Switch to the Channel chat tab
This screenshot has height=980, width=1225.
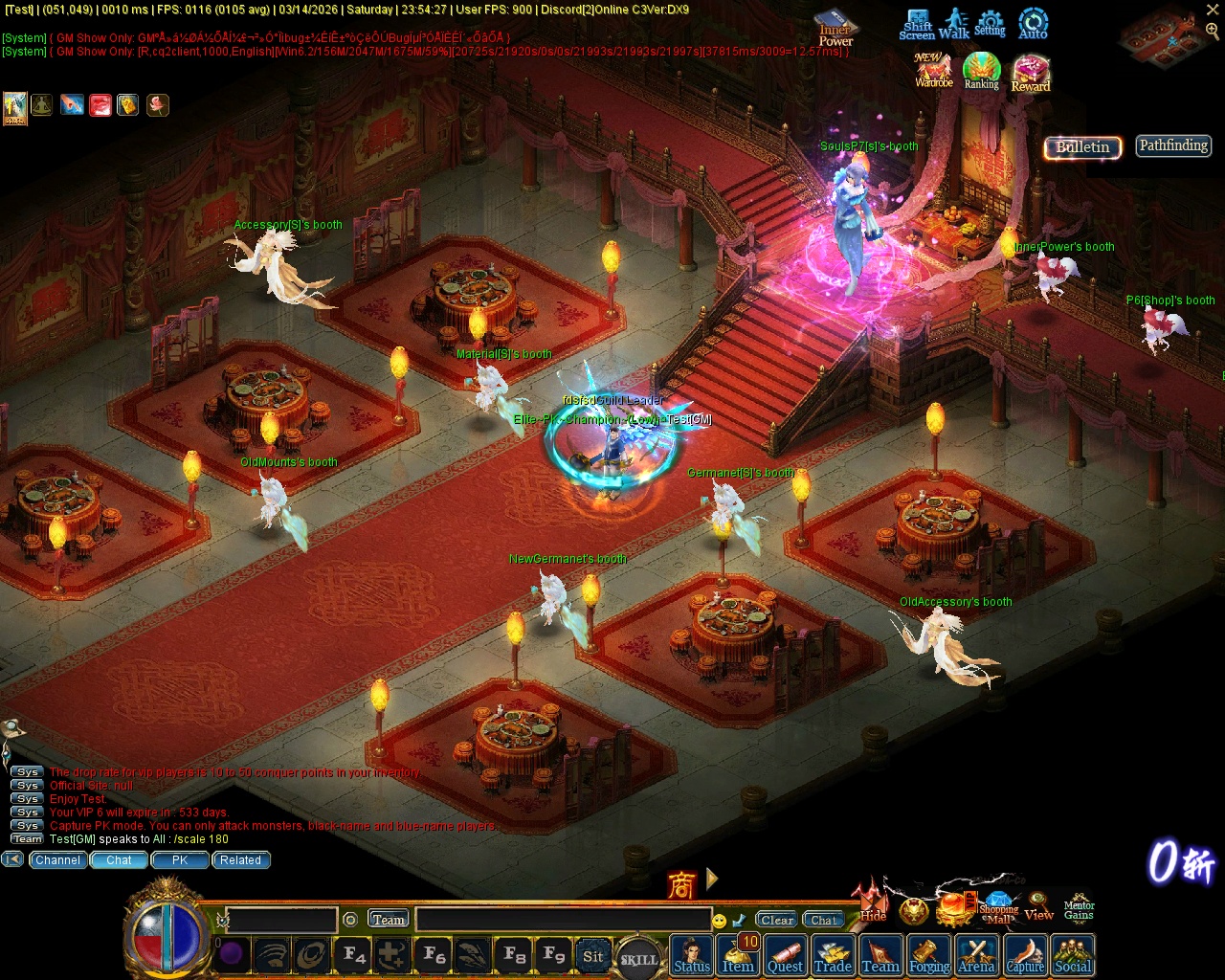[57, 860]
